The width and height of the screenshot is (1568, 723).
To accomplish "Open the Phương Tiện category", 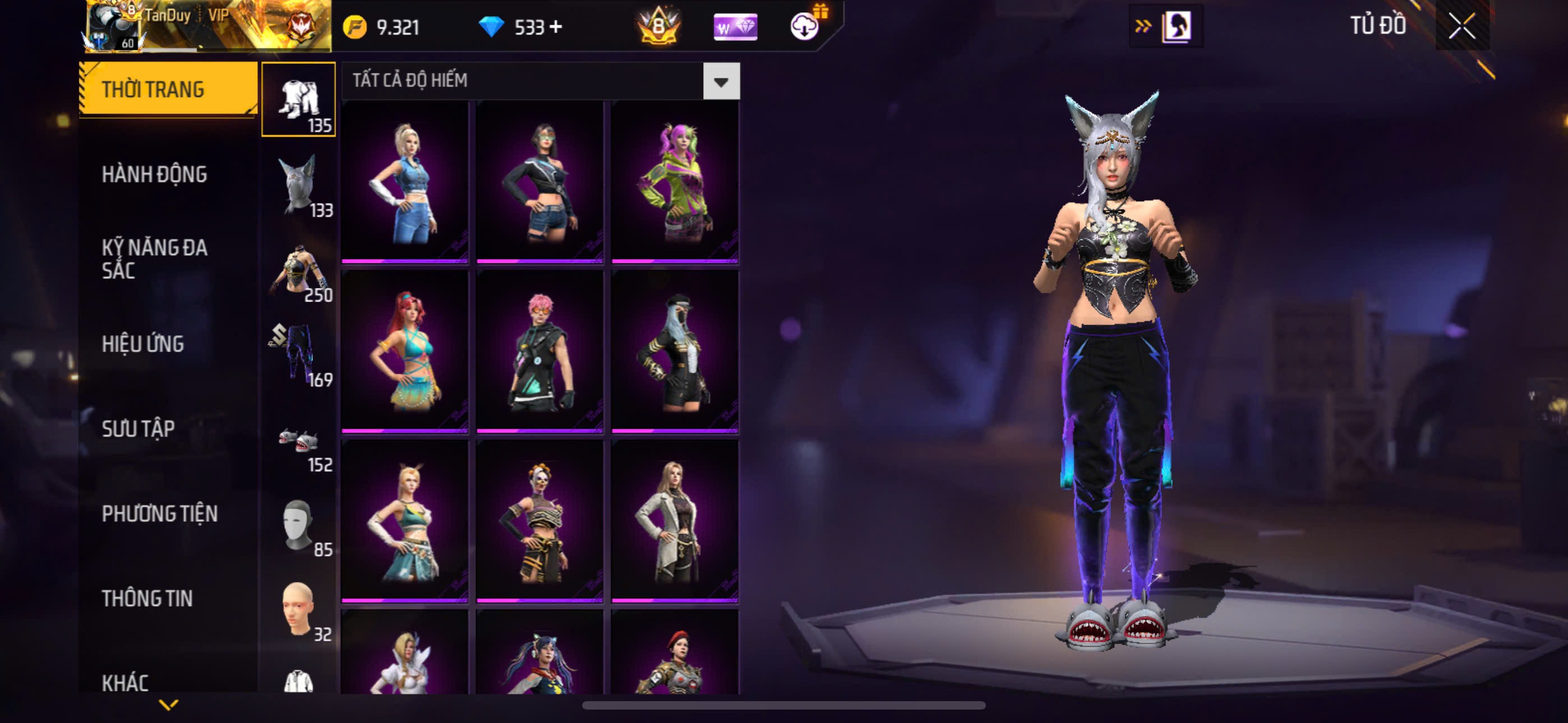I will [159, 513].
